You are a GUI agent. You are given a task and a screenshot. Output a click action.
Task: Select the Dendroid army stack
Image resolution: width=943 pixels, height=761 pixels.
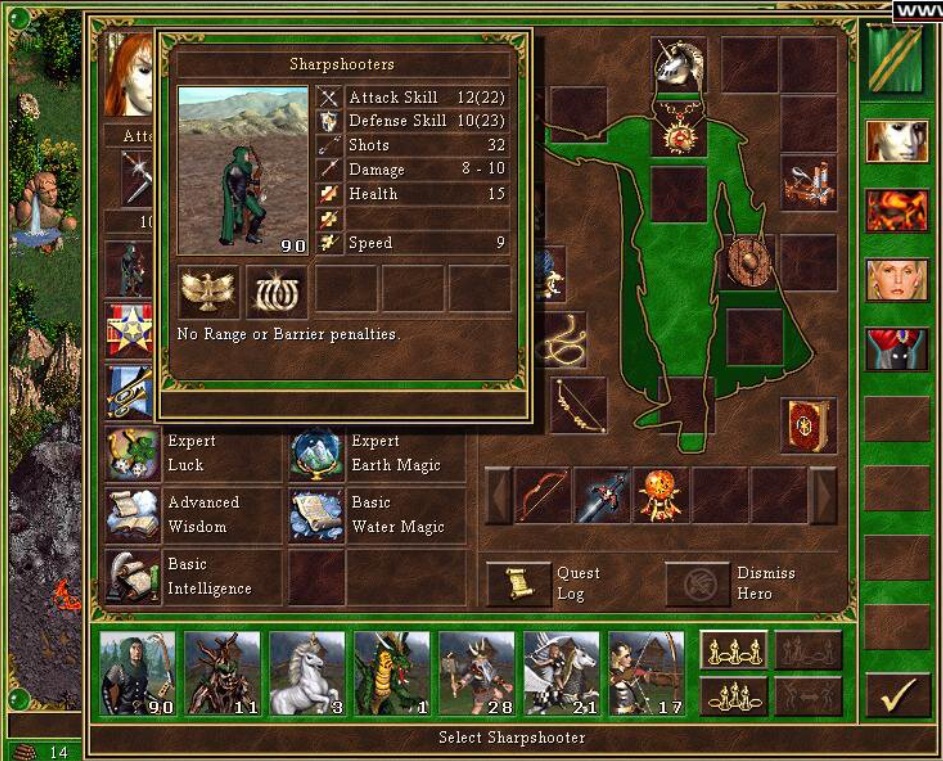[222, 672]
